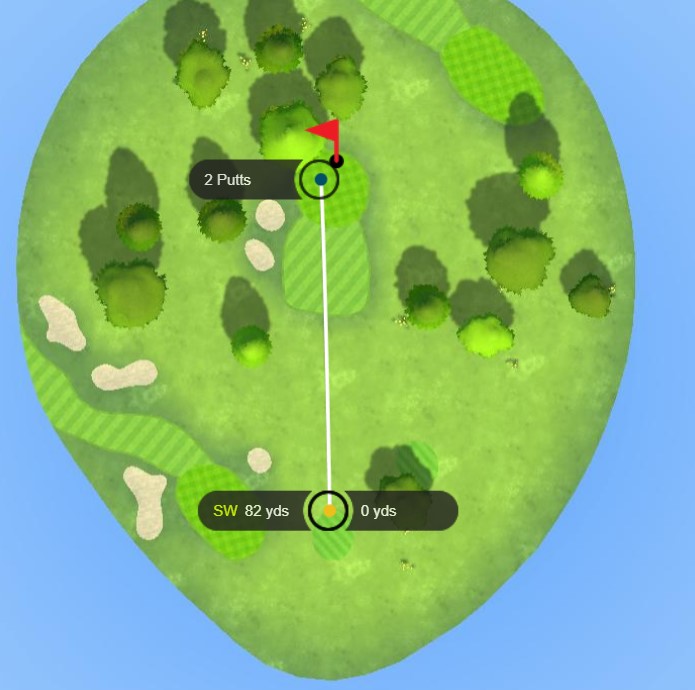Choose the orange-dot ball position marker
The image size is (695, 690).
point(329,511)
